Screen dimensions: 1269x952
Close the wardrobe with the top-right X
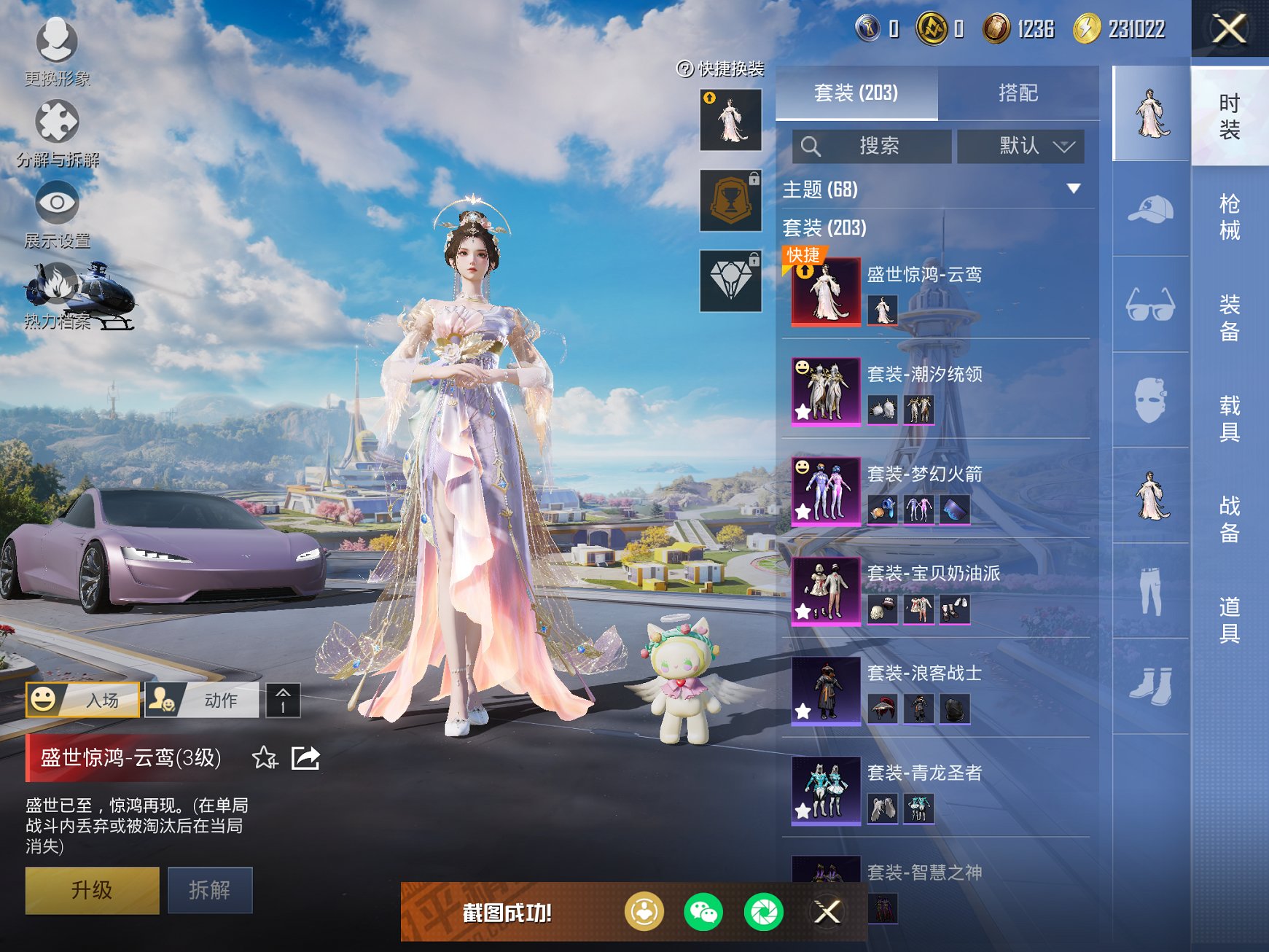pyautogui.click(x=1229, y=29)
